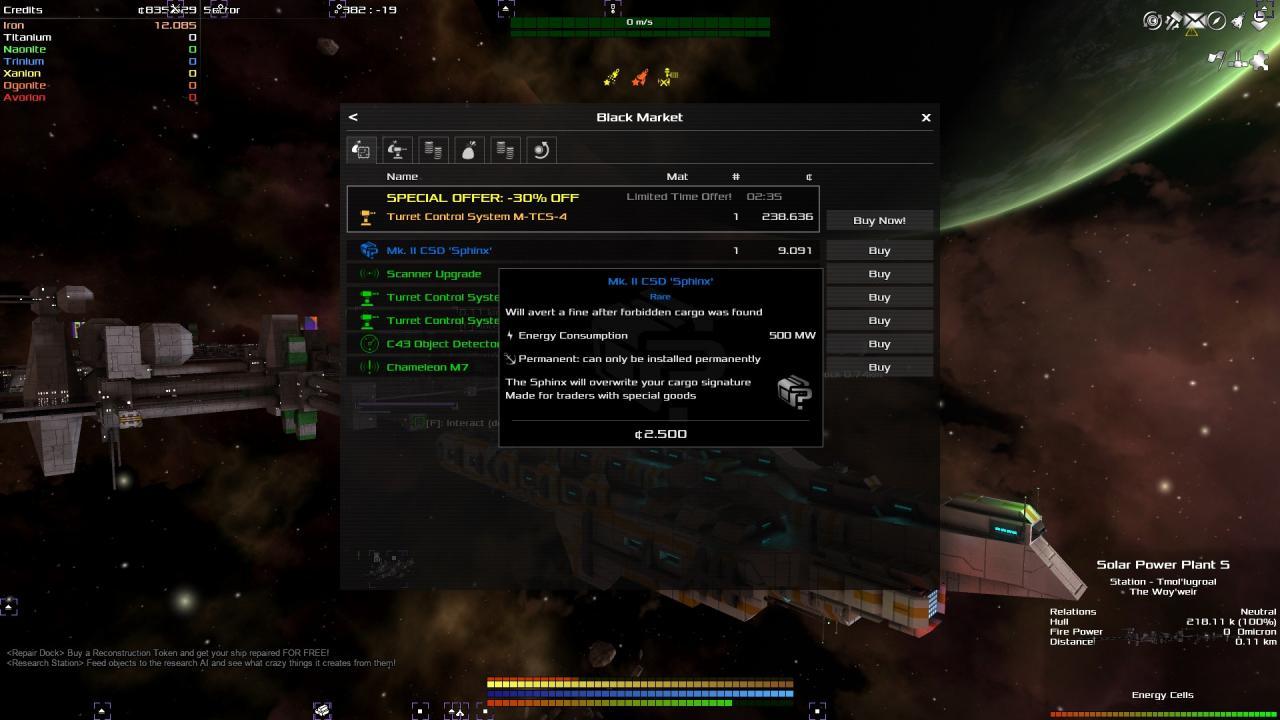This screenshot has height=720, width=1280.
Task: Purchase the Chameleon M7 upgrade
Action: [x=878, y=367]
